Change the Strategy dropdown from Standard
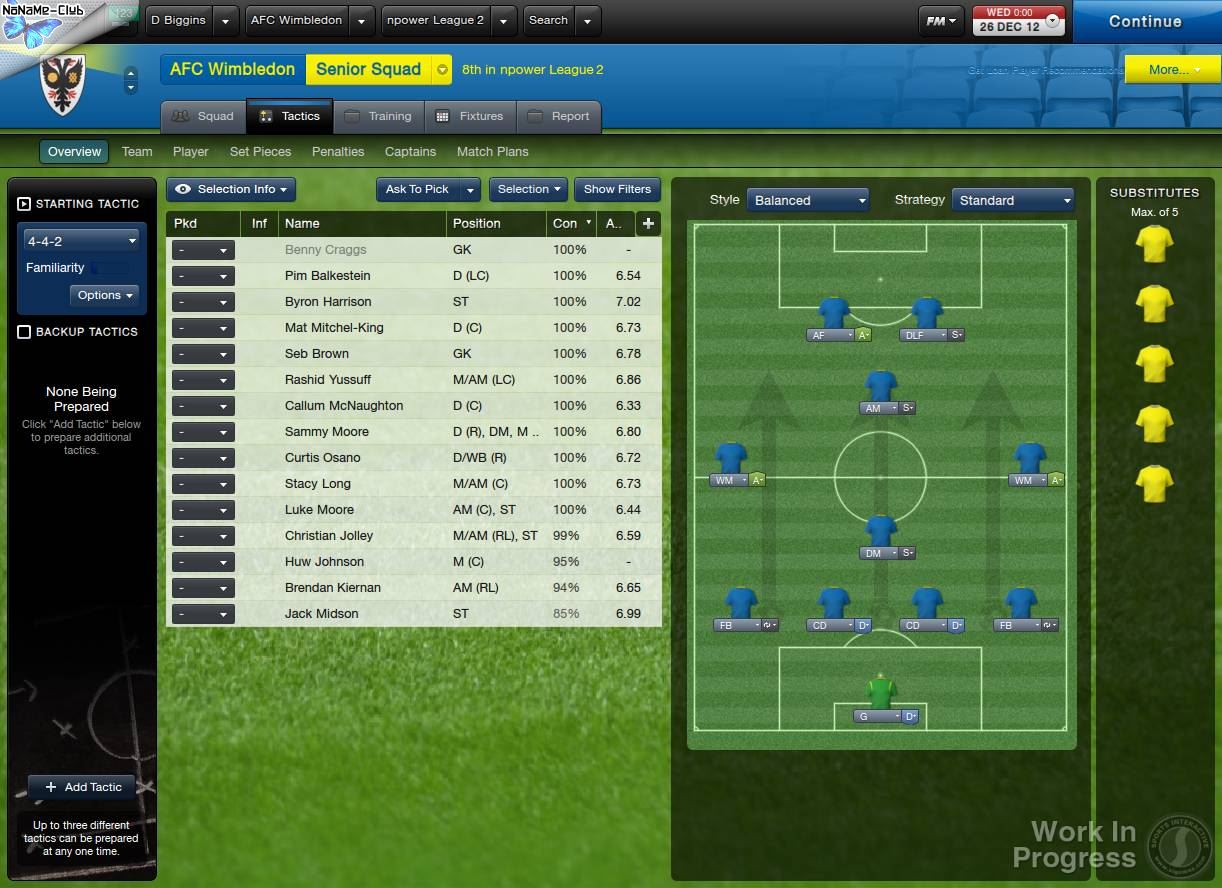Image resolution: width=1222 pixels, height=888 pixels. (1012, 200)
